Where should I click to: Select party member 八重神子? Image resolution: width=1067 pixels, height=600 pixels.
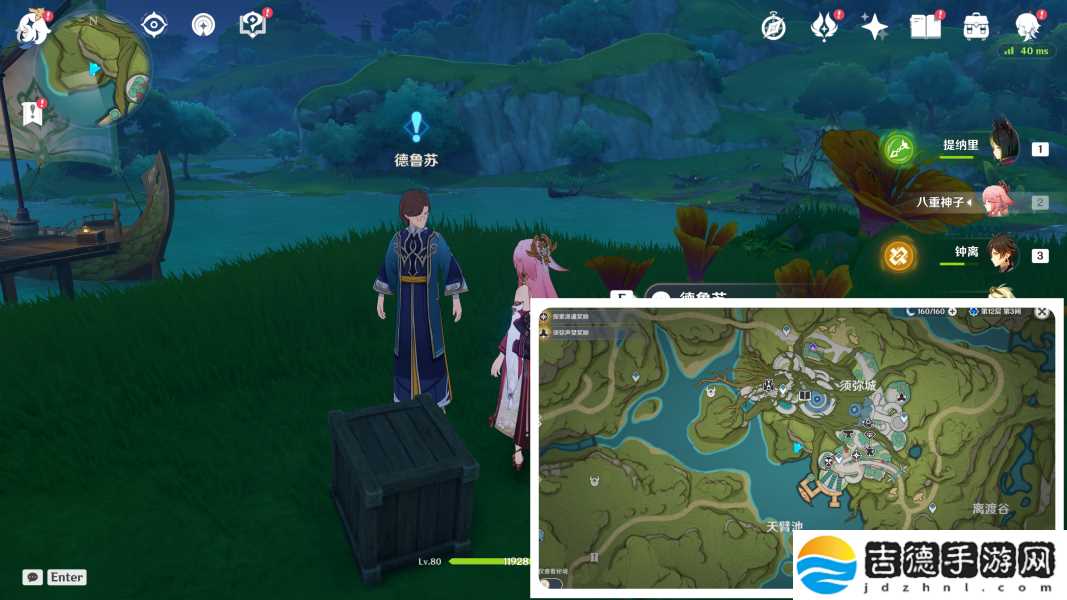pyautogui.click(x=942, y=201)
